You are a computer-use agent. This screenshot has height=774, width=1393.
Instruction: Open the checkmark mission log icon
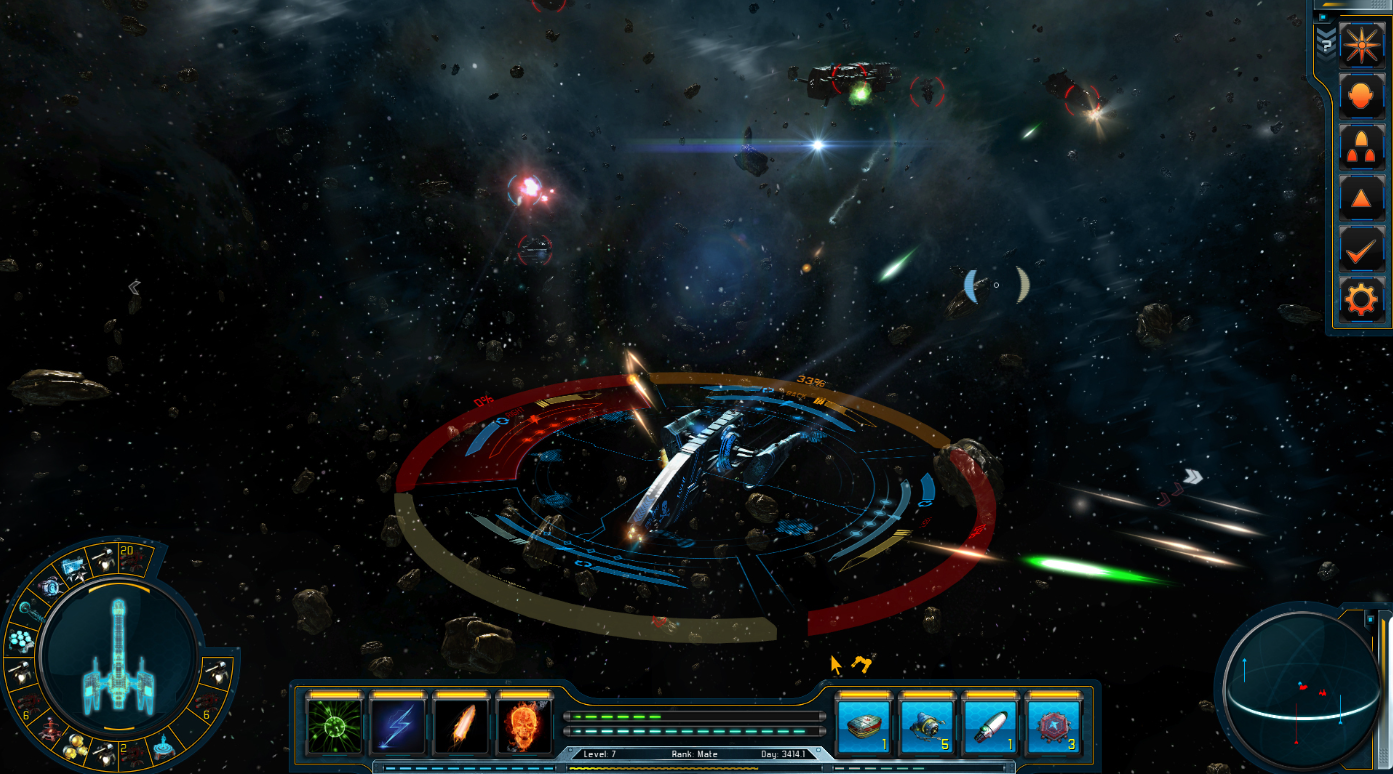tap(1360, 248)
